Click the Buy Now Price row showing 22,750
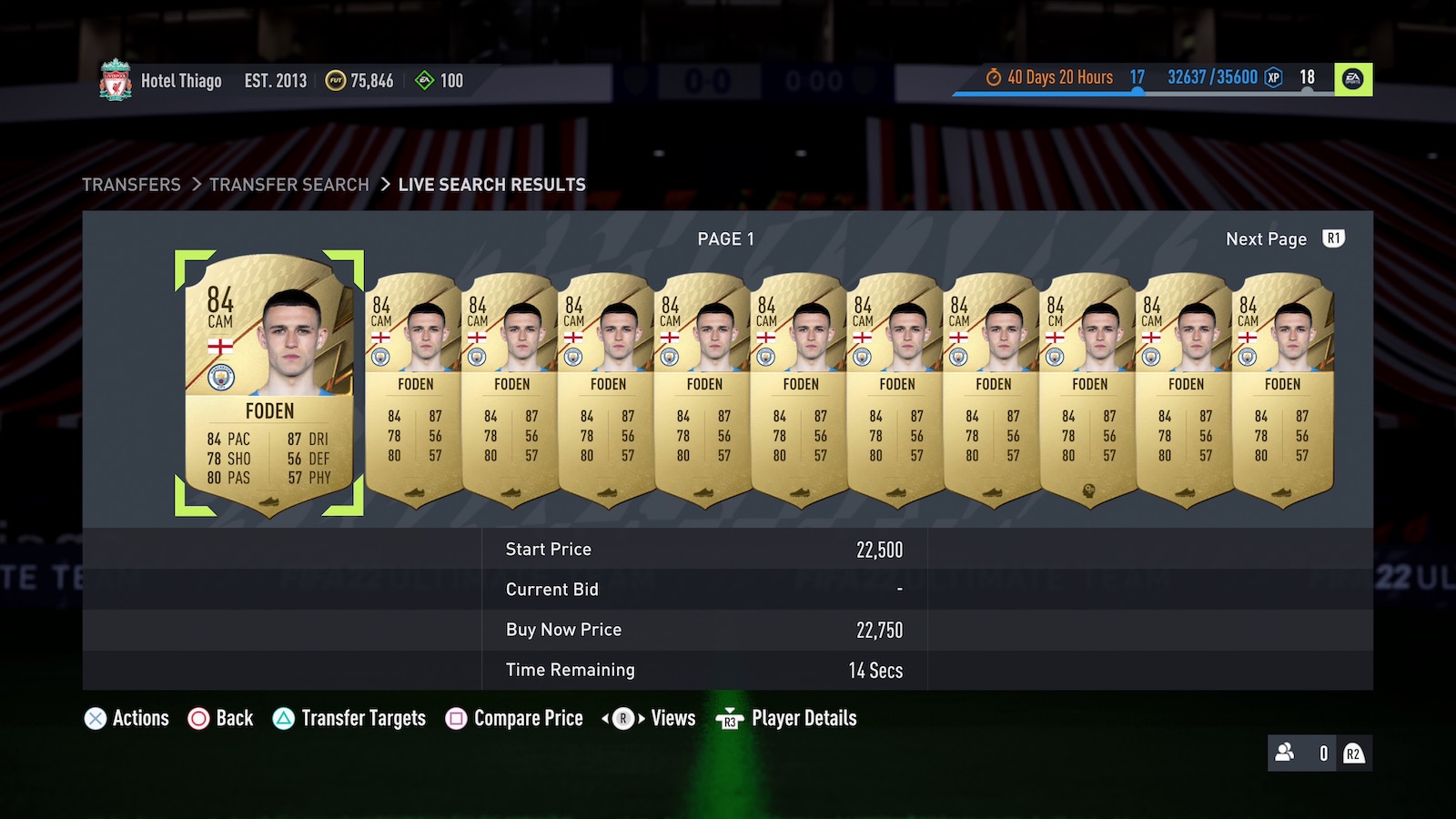This screenshot has height=819, width=1456. (703, 629)
